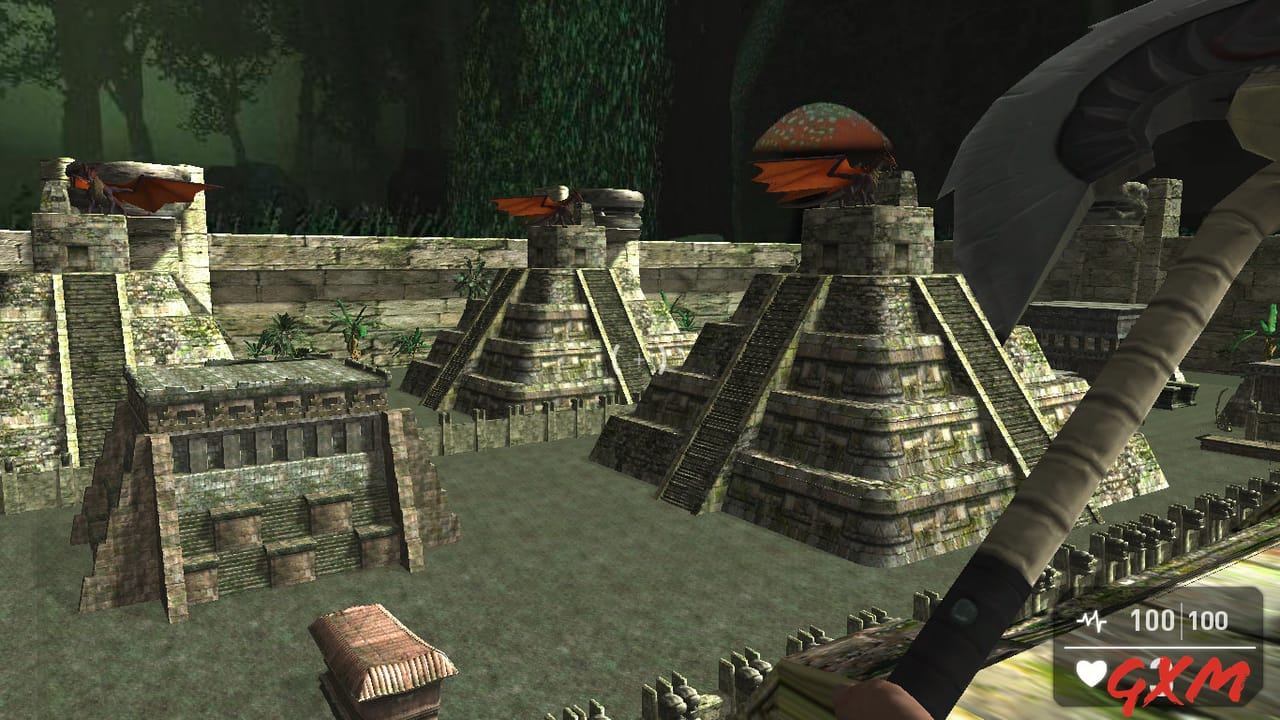Select the dragon atop the middle pyramid
This screenshot has height=720, width=1280.
(x=545, y=205)
